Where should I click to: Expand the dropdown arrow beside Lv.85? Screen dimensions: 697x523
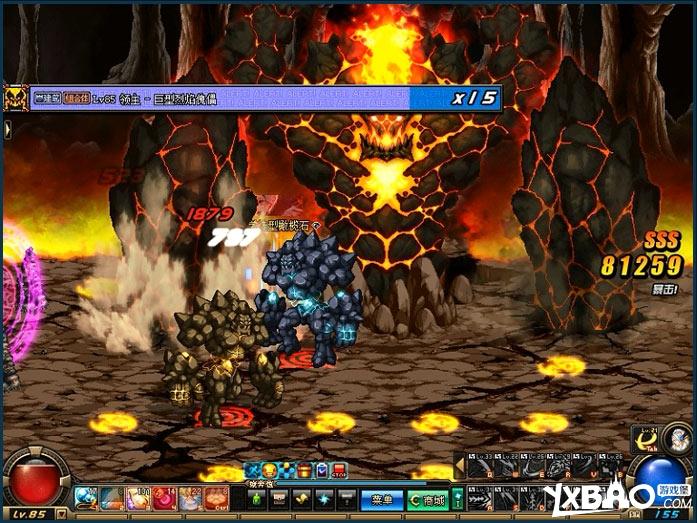(x=61, y=514)
